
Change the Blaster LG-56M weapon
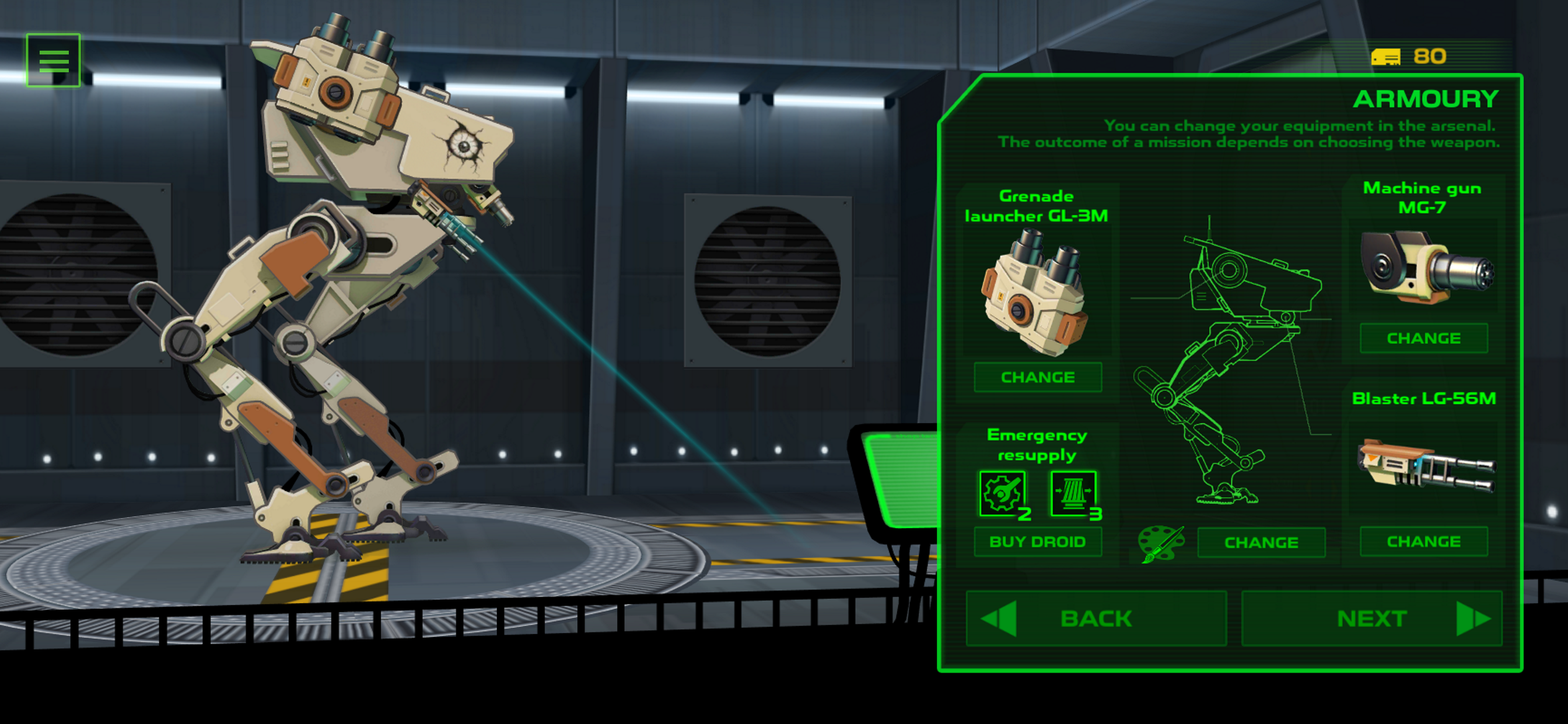[1423, 542]
